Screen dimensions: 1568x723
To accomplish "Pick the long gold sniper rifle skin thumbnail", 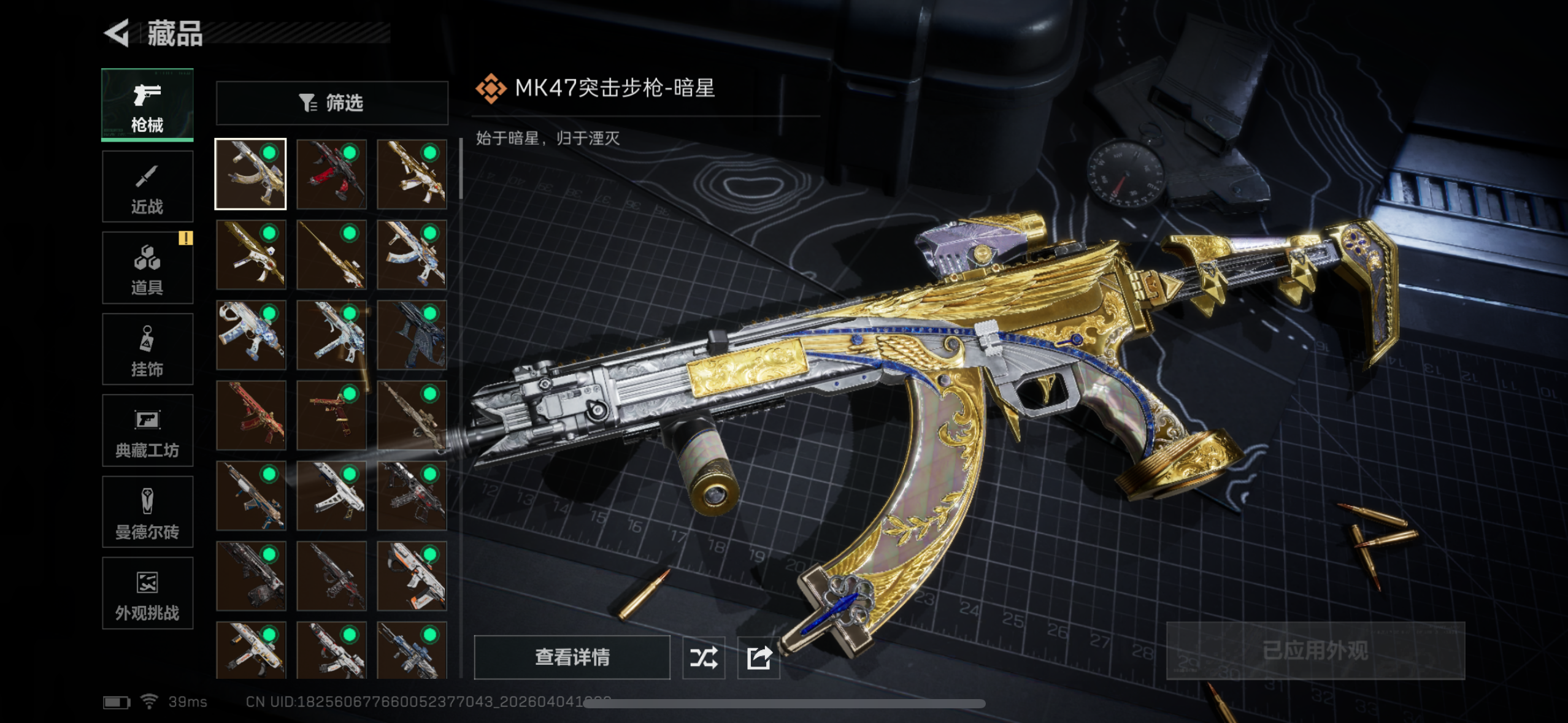I will coord(331,254).
